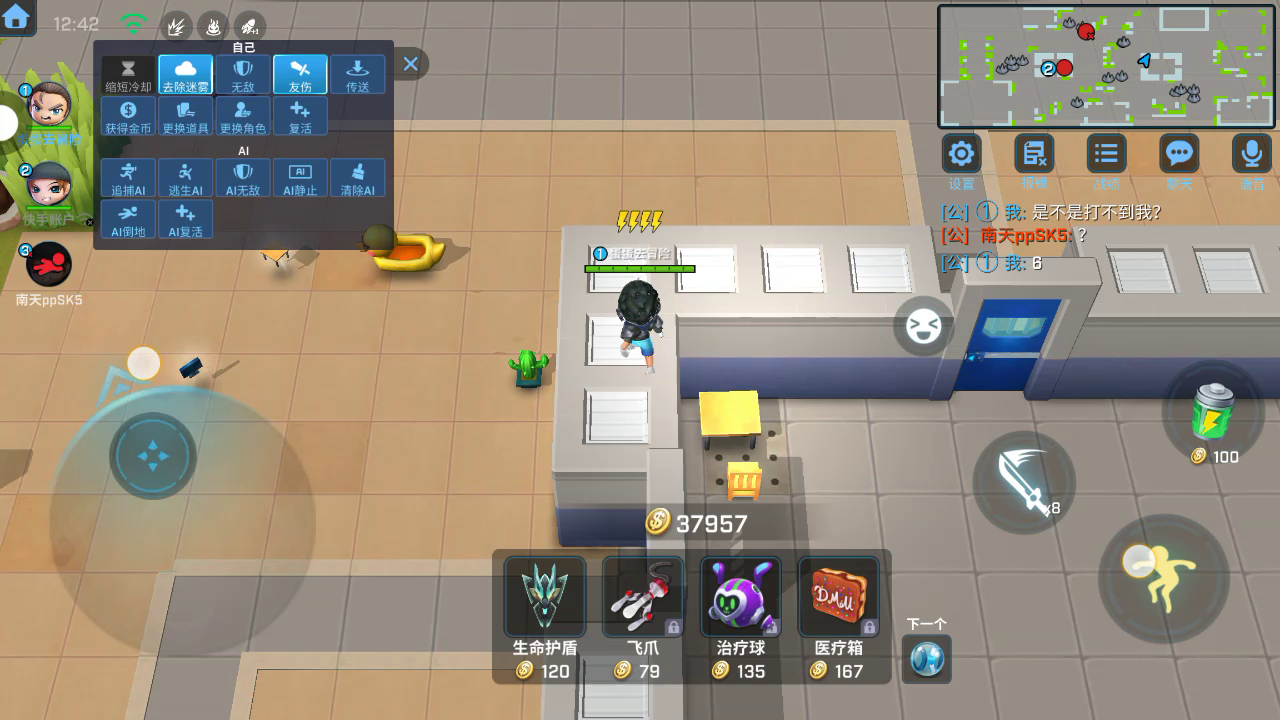
Task: Toggle the 友伤 friendly fire option
Action: (300, 75)
